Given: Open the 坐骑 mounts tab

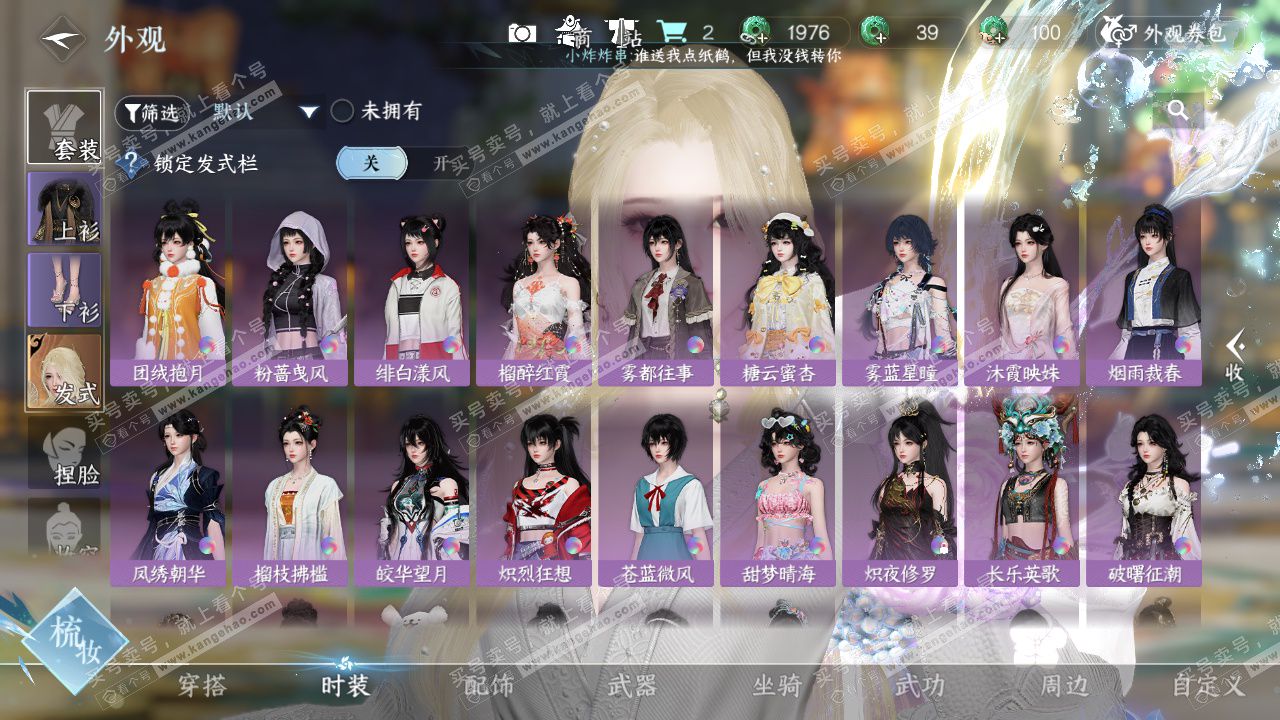Looking at the screenshot, I should coord(777,685).
